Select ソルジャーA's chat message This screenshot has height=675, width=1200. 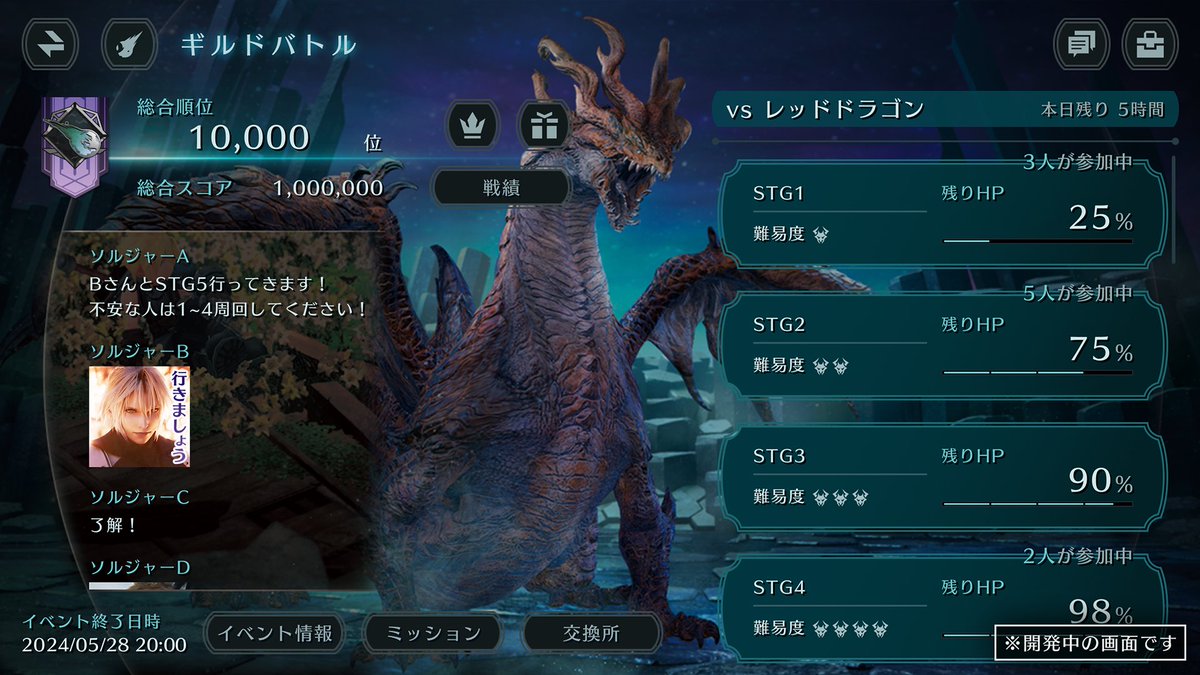click(x=229, y=297)
